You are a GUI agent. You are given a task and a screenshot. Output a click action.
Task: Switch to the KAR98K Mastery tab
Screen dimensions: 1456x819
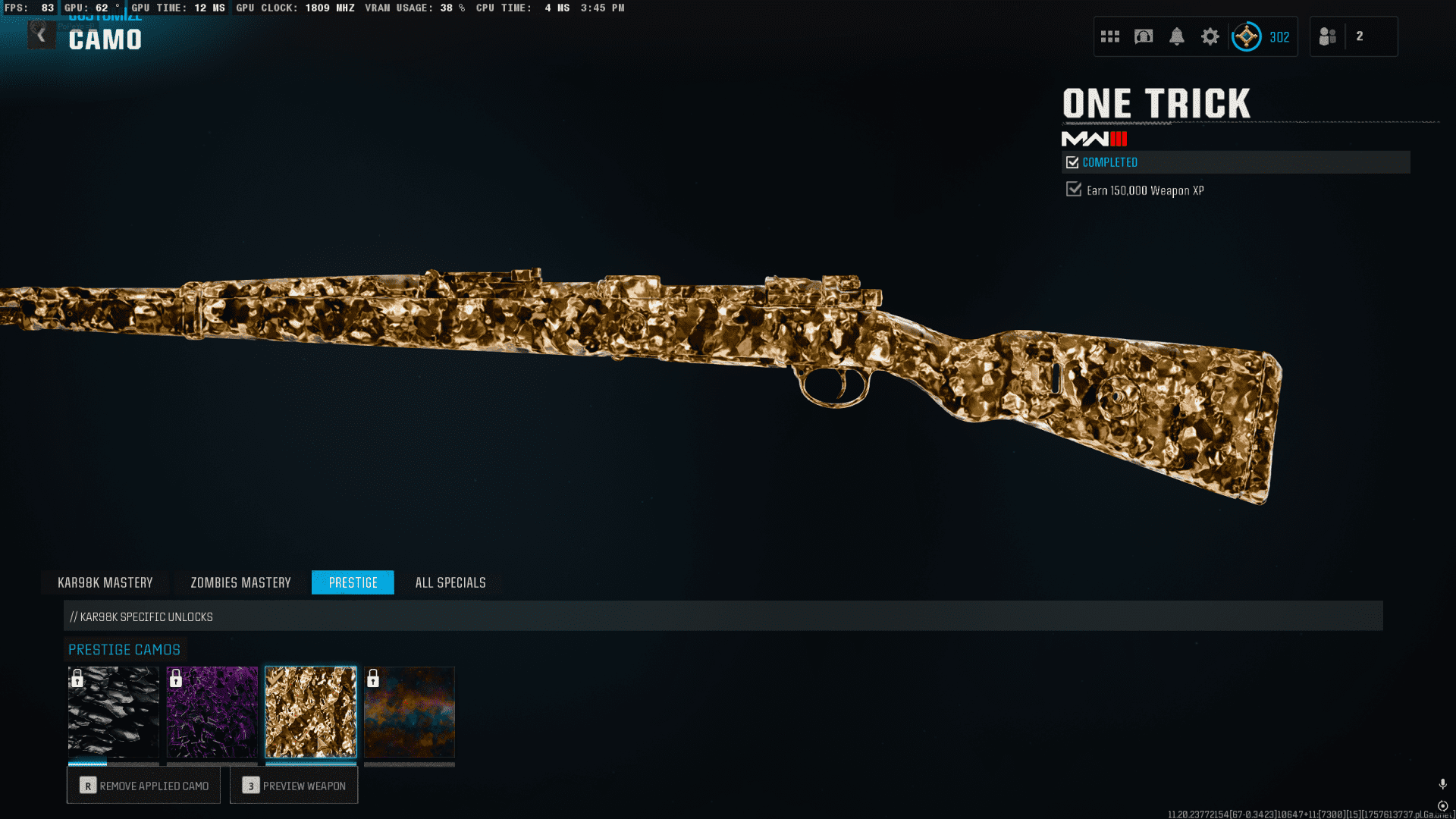coord(105,582)
